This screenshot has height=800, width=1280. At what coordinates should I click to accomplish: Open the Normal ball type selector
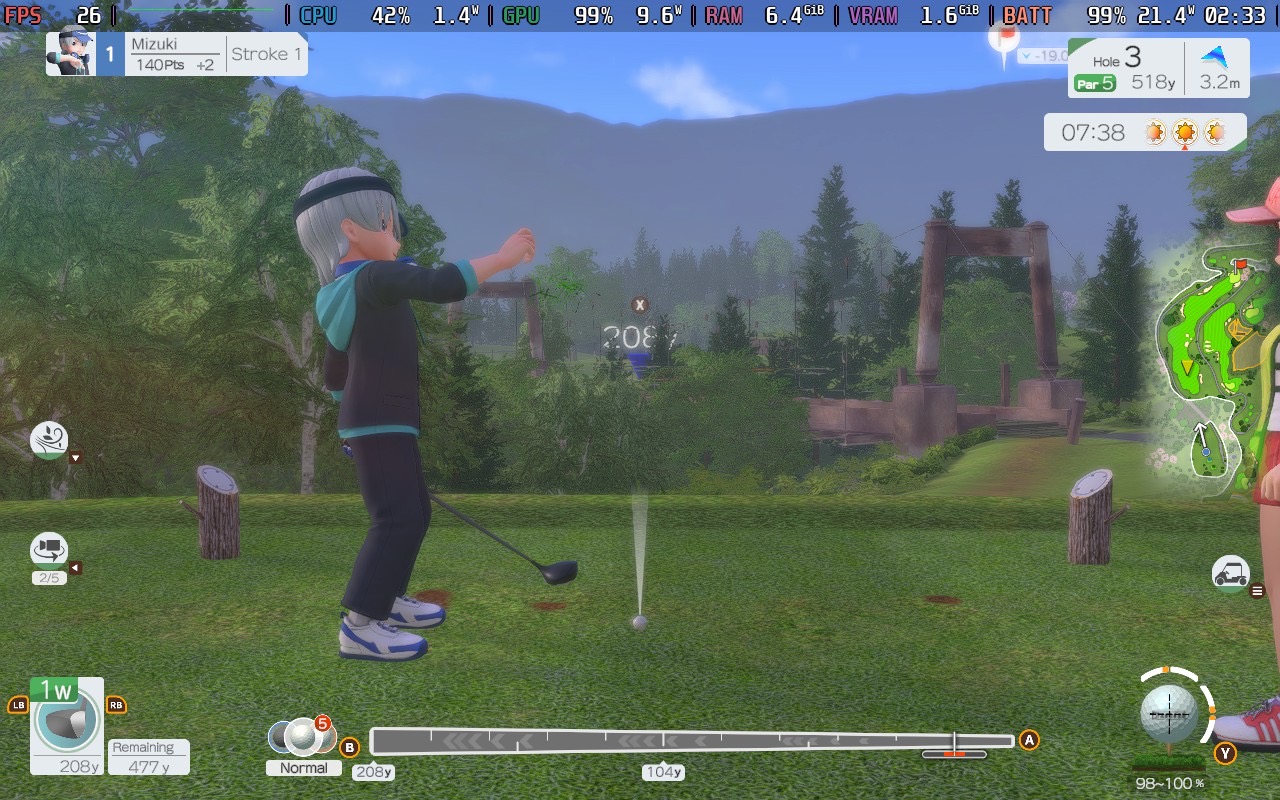pyautogui.click(x=302, y=738)
